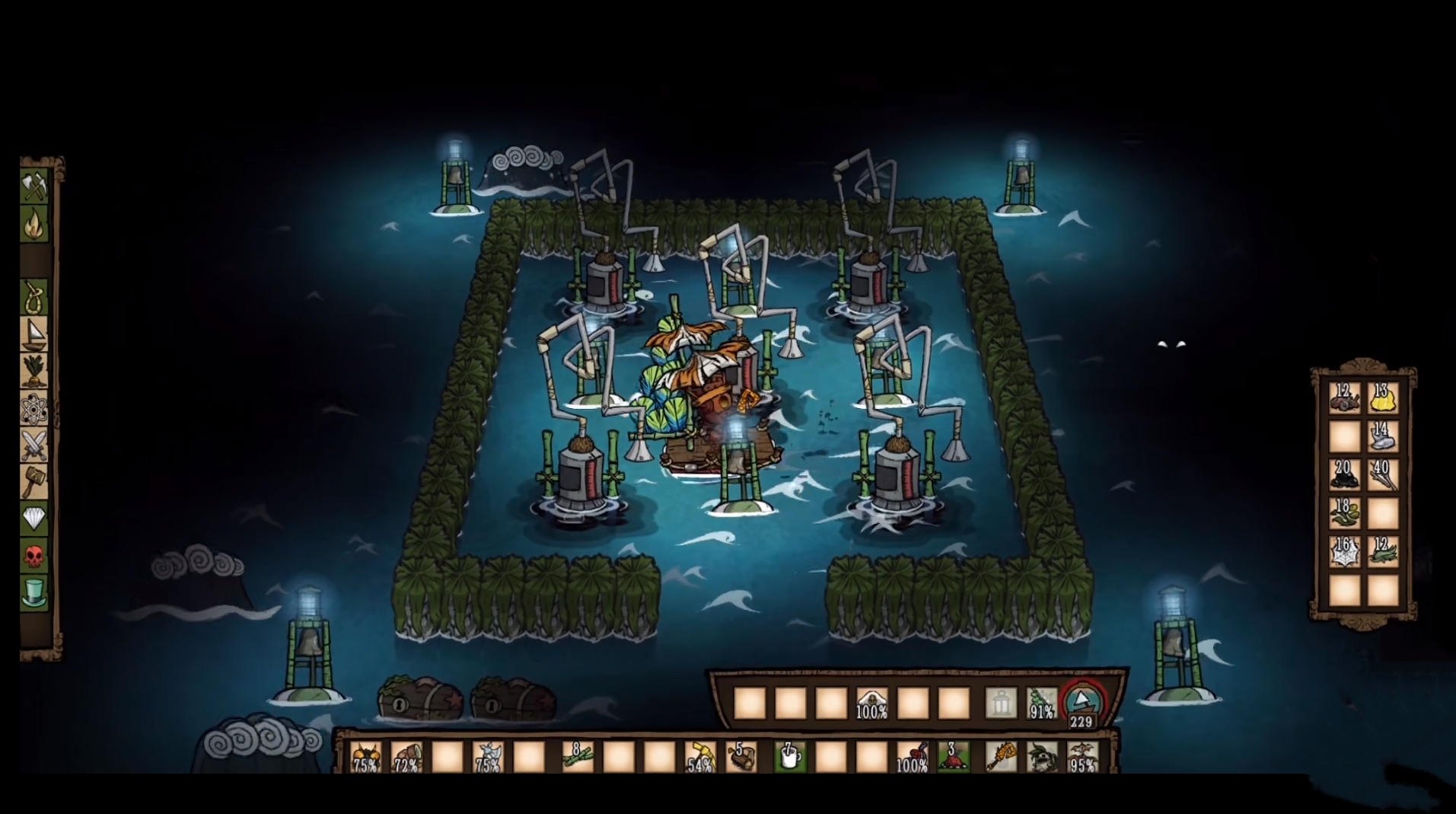Switch to the green top hat Dress tab

pyautogui.click(x=34, y=592)
